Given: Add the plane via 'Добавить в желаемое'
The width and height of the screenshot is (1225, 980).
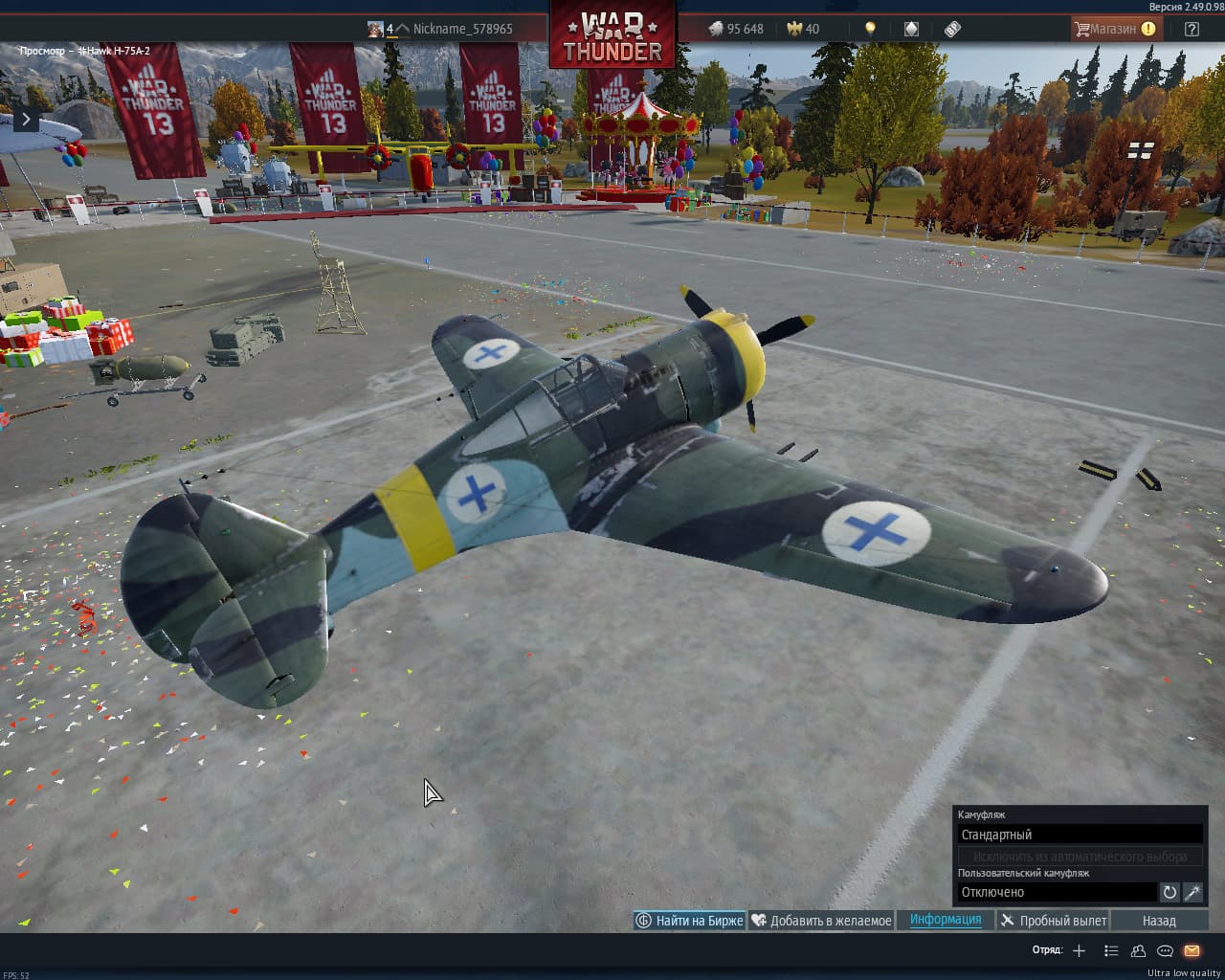Looking at the screenshot, I should tap(821, 921).
